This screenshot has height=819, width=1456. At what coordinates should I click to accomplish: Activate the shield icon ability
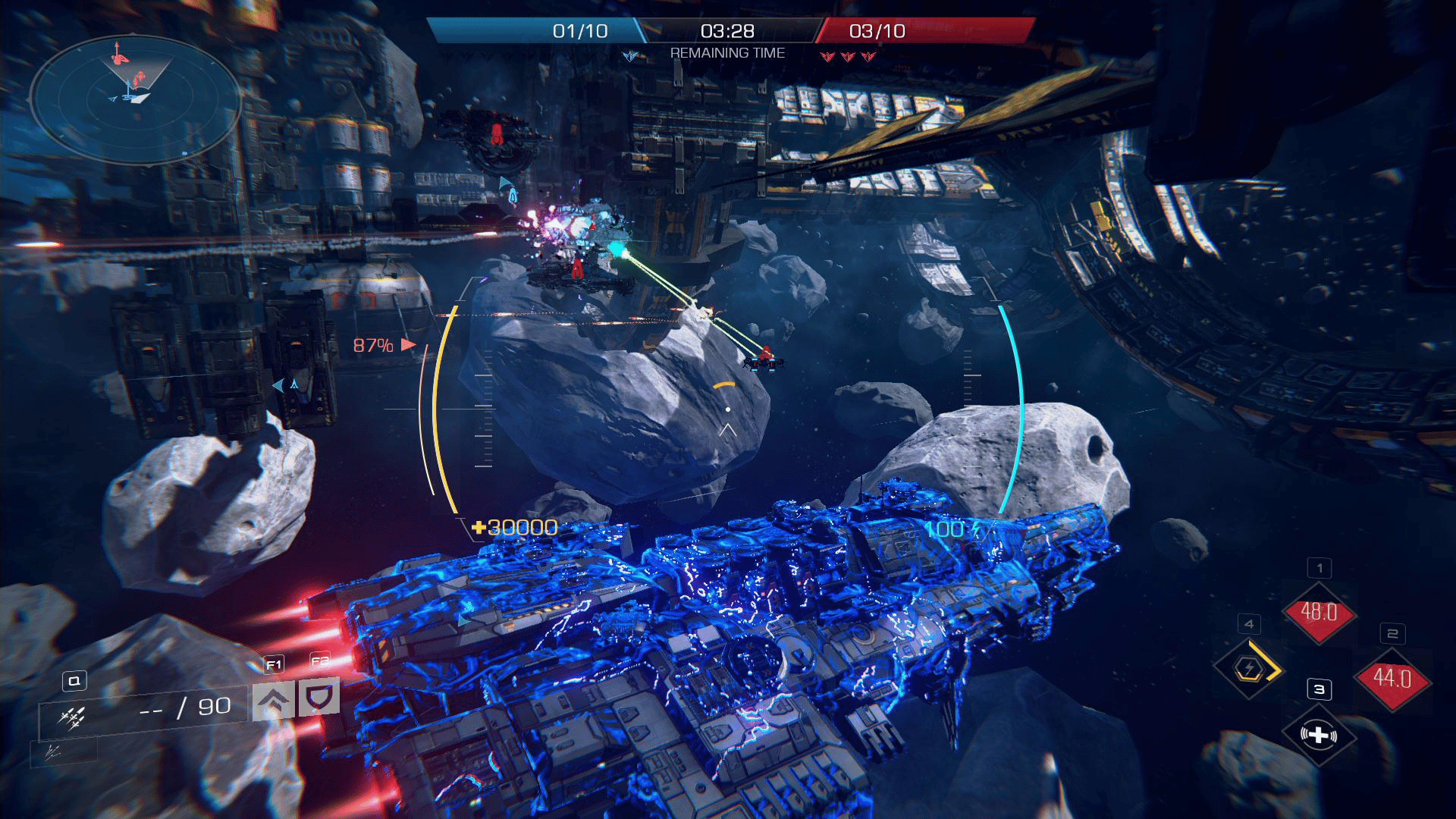pyautogui.click(x=318, y=698)
